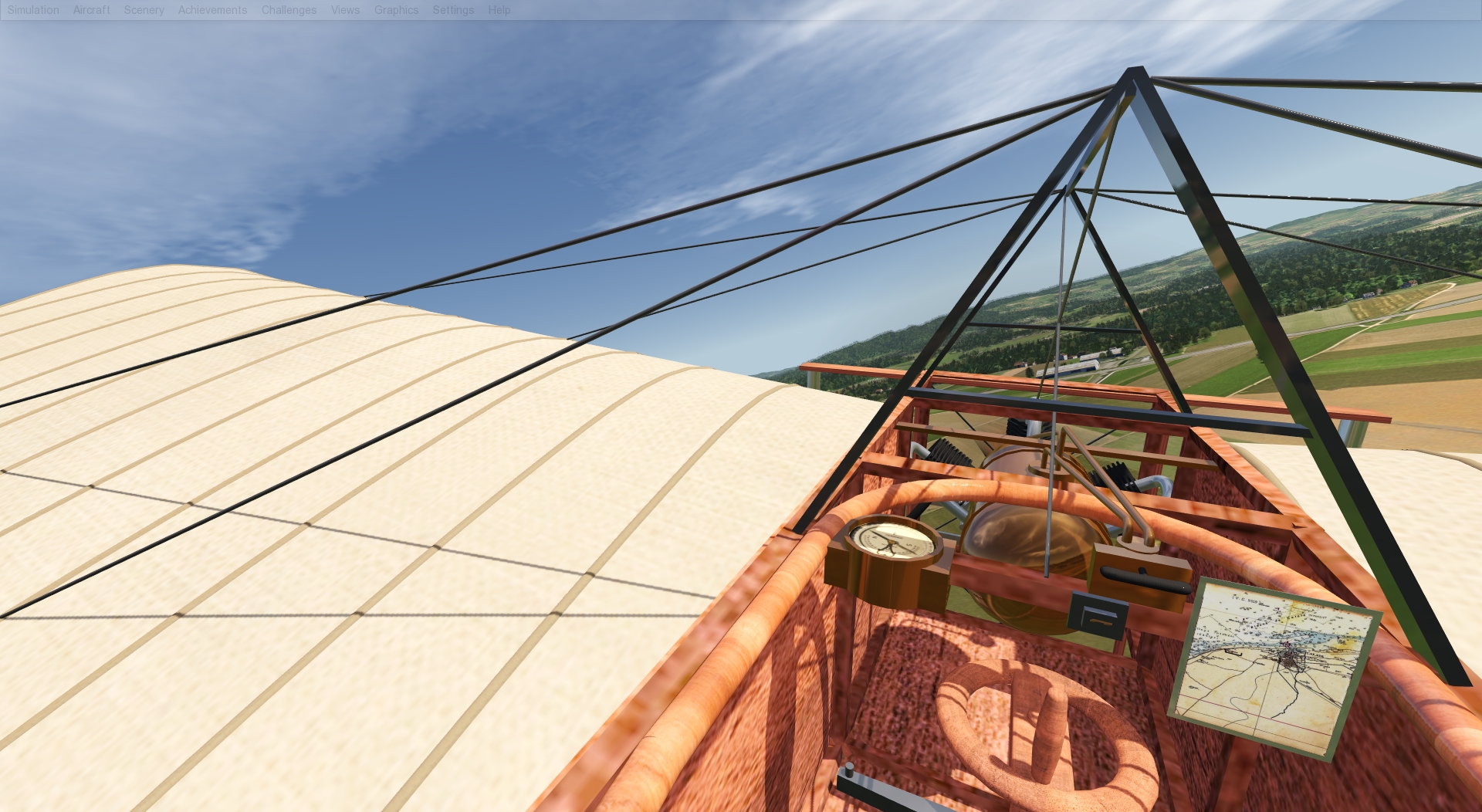Open the Challenges menu
Viewport: 1482px width, 812px height.
(x=289, y=10)
